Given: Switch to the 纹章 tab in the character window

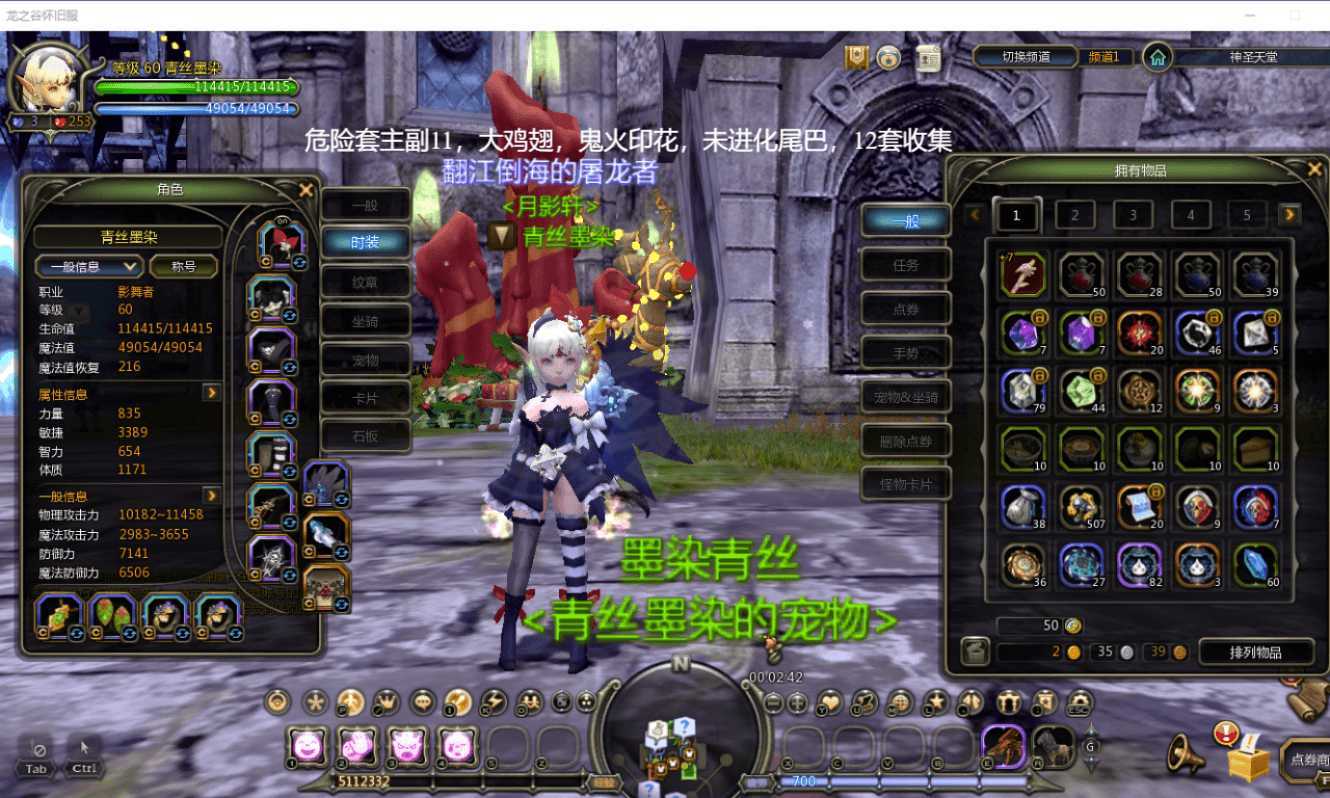Looking at the screenshot, I should coord(365,281).
